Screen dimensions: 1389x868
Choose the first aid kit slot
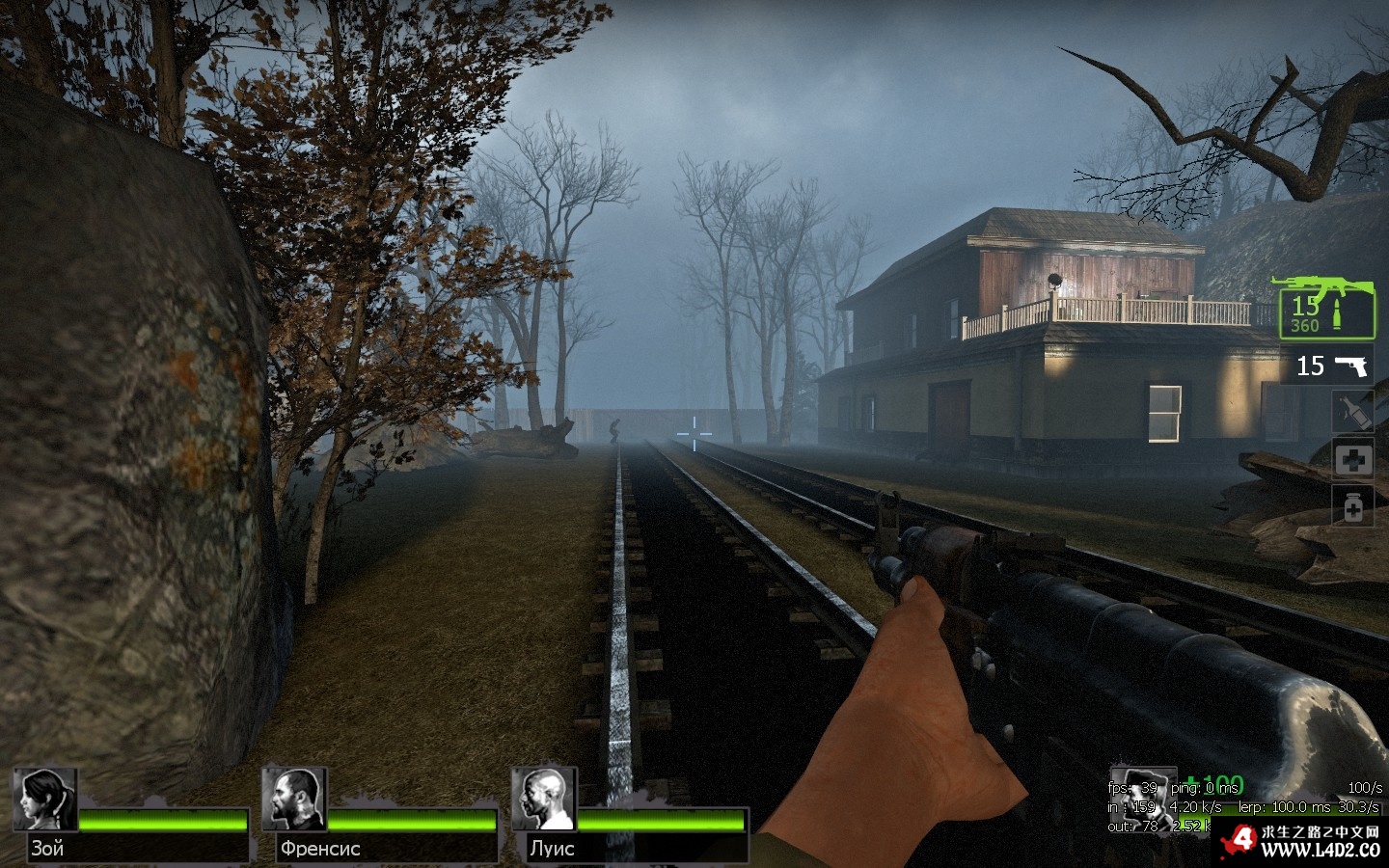coord(1352,459)
